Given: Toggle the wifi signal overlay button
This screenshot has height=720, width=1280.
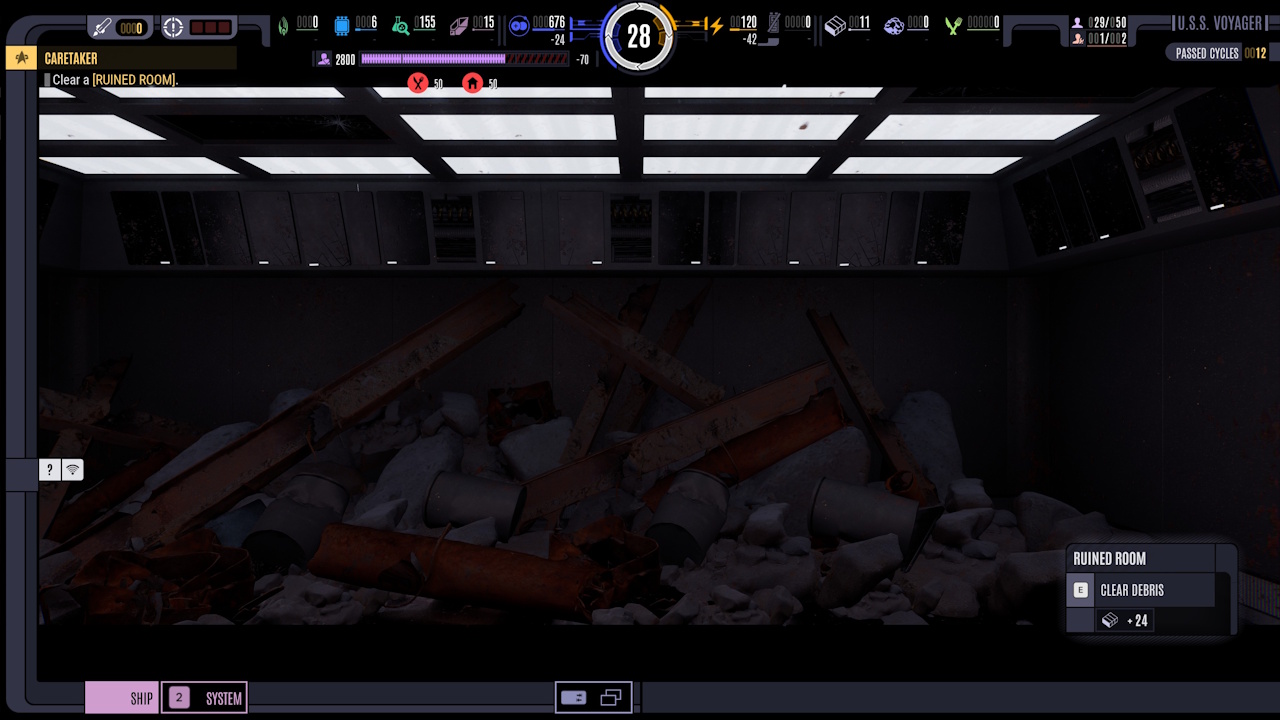Looking at the screenshot, I should tap(72, 469).
